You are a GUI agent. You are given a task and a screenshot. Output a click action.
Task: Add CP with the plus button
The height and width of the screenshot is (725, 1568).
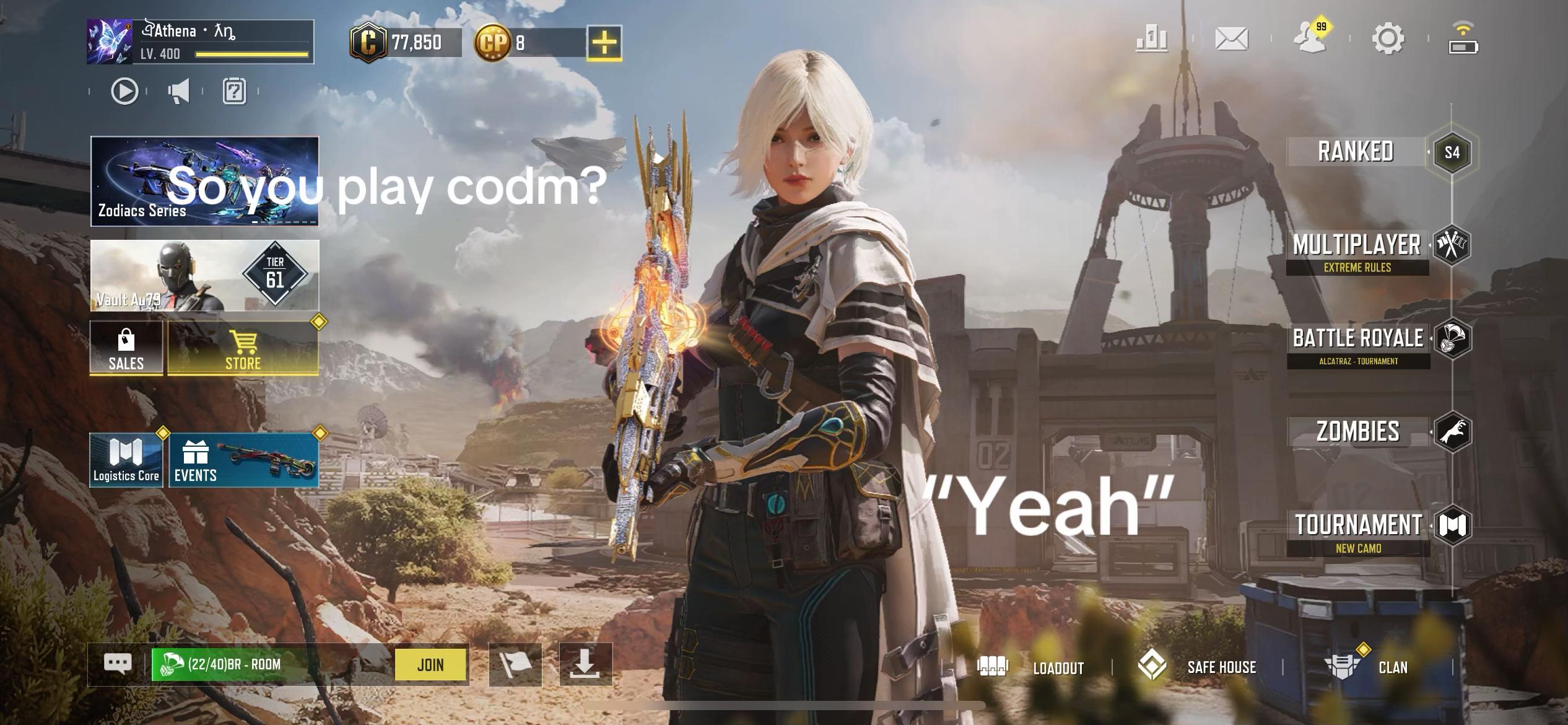[x=604, y=43]
